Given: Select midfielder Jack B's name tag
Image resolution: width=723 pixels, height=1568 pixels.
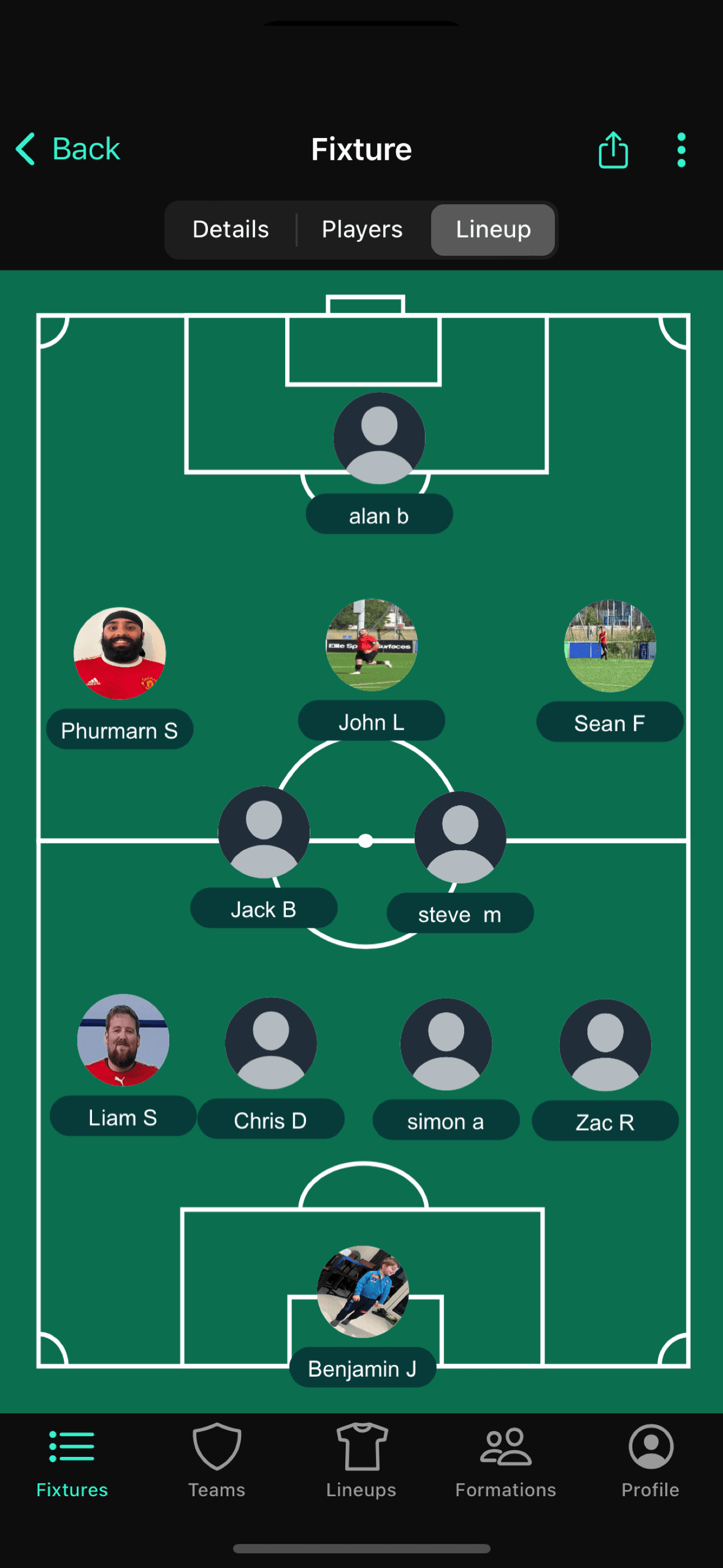Looking at the screenshot, I should tap(264, 908).
